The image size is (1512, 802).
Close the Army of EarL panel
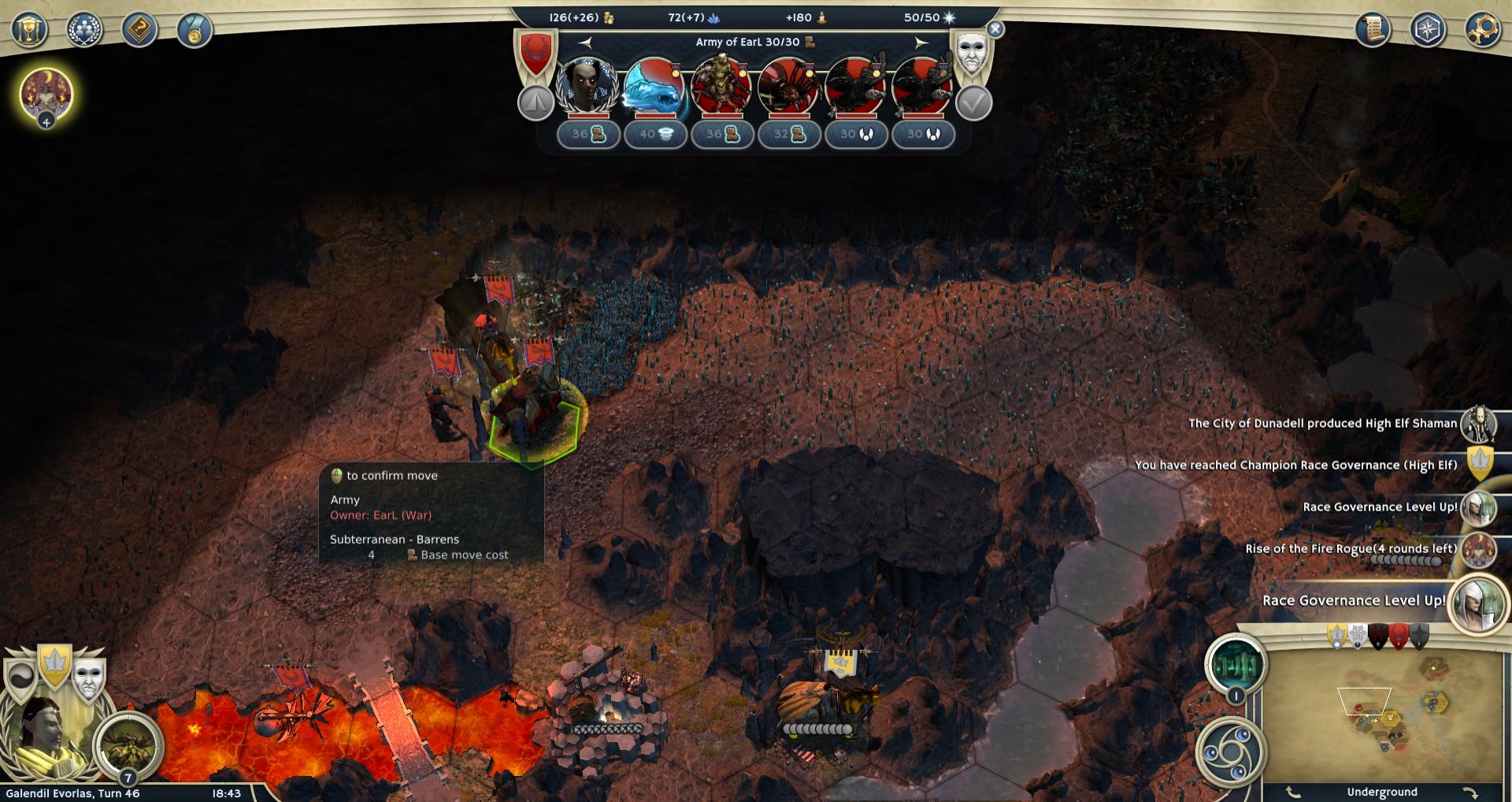click(x=995, y=30)
